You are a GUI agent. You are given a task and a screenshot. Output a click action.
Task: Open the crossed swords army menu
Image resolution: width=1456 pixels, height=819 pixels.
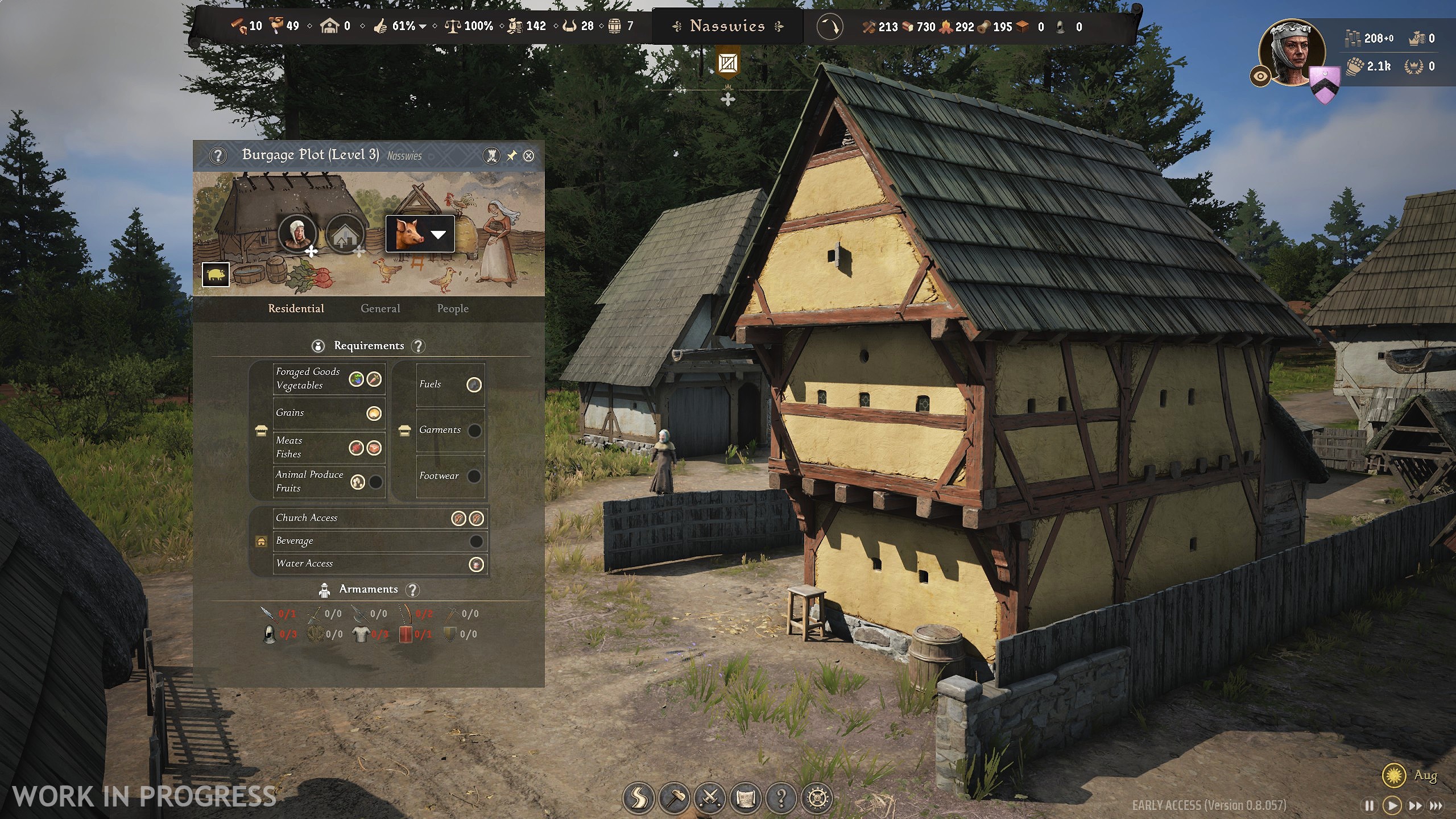(710, 799)
